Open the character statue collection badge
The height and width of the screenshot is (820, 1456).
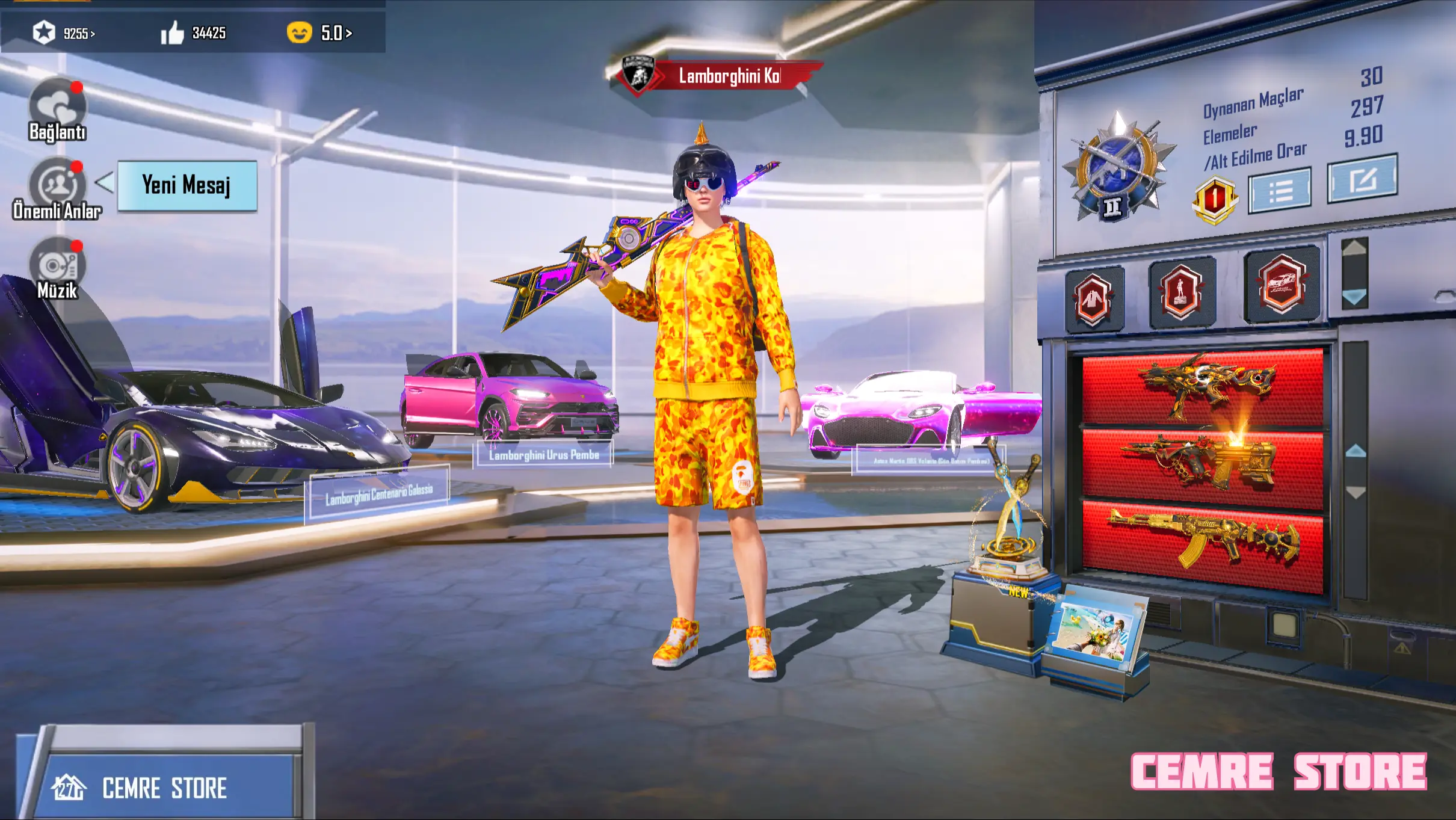[1180, 292]
